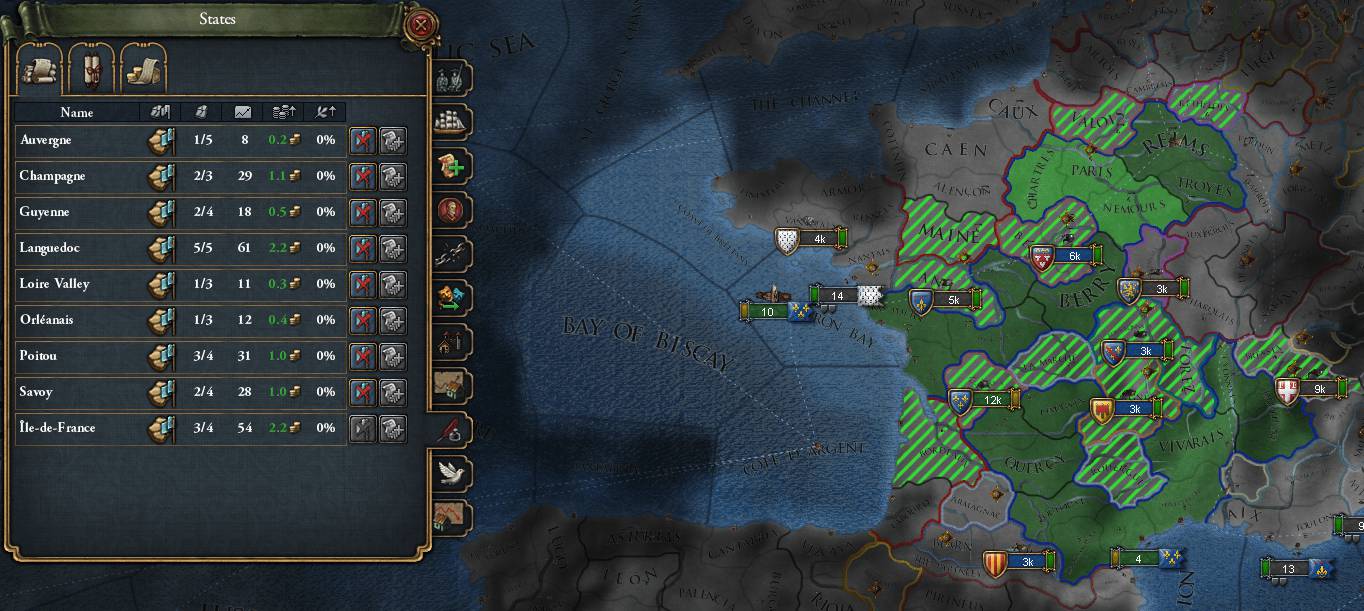Screen dimensions: 1364x611
Task: Click the grey add button for Loire Valley
Action: tap(392, 284)
